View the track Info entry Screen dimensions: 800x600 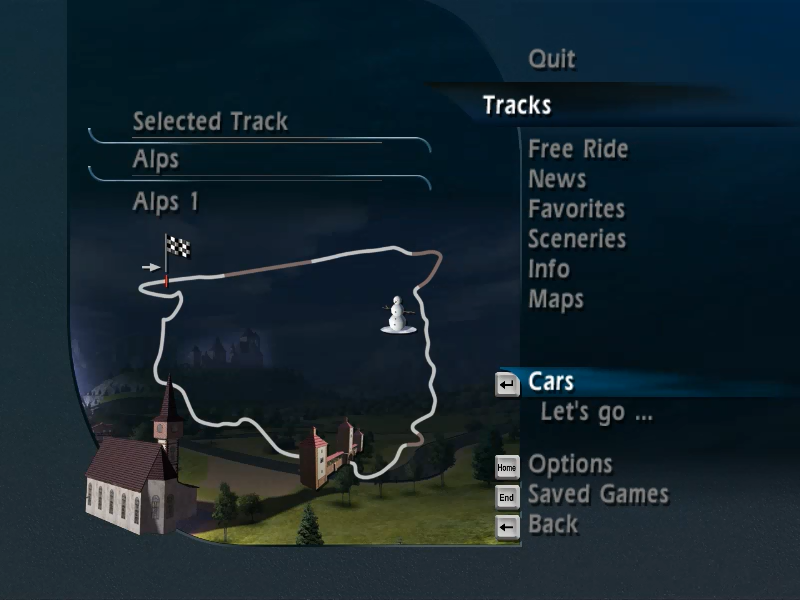tap(549, 269)
